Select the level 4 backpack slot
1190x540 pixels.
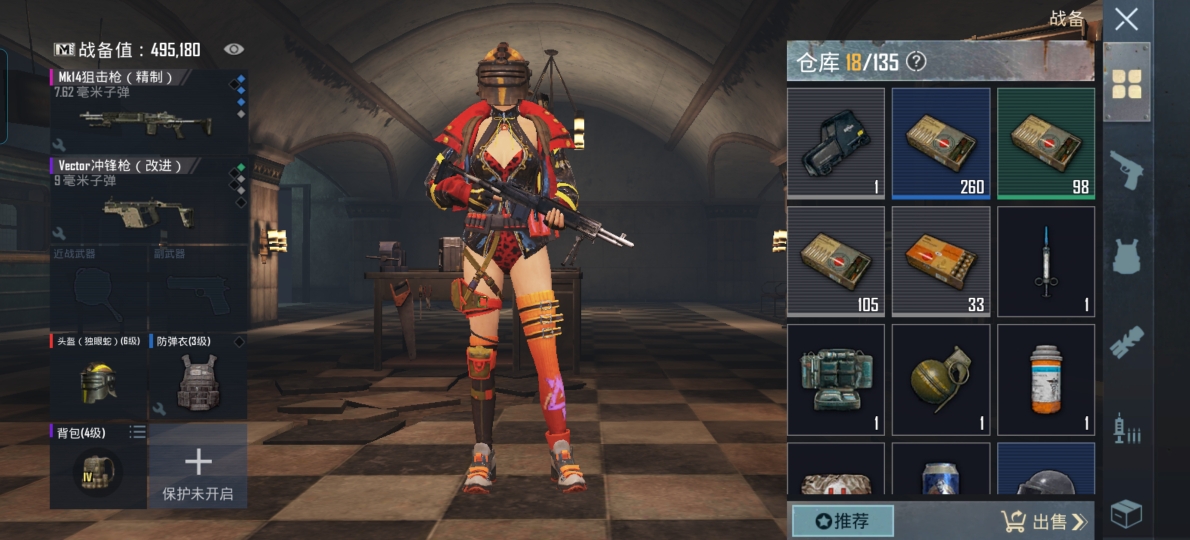(98, 465)
